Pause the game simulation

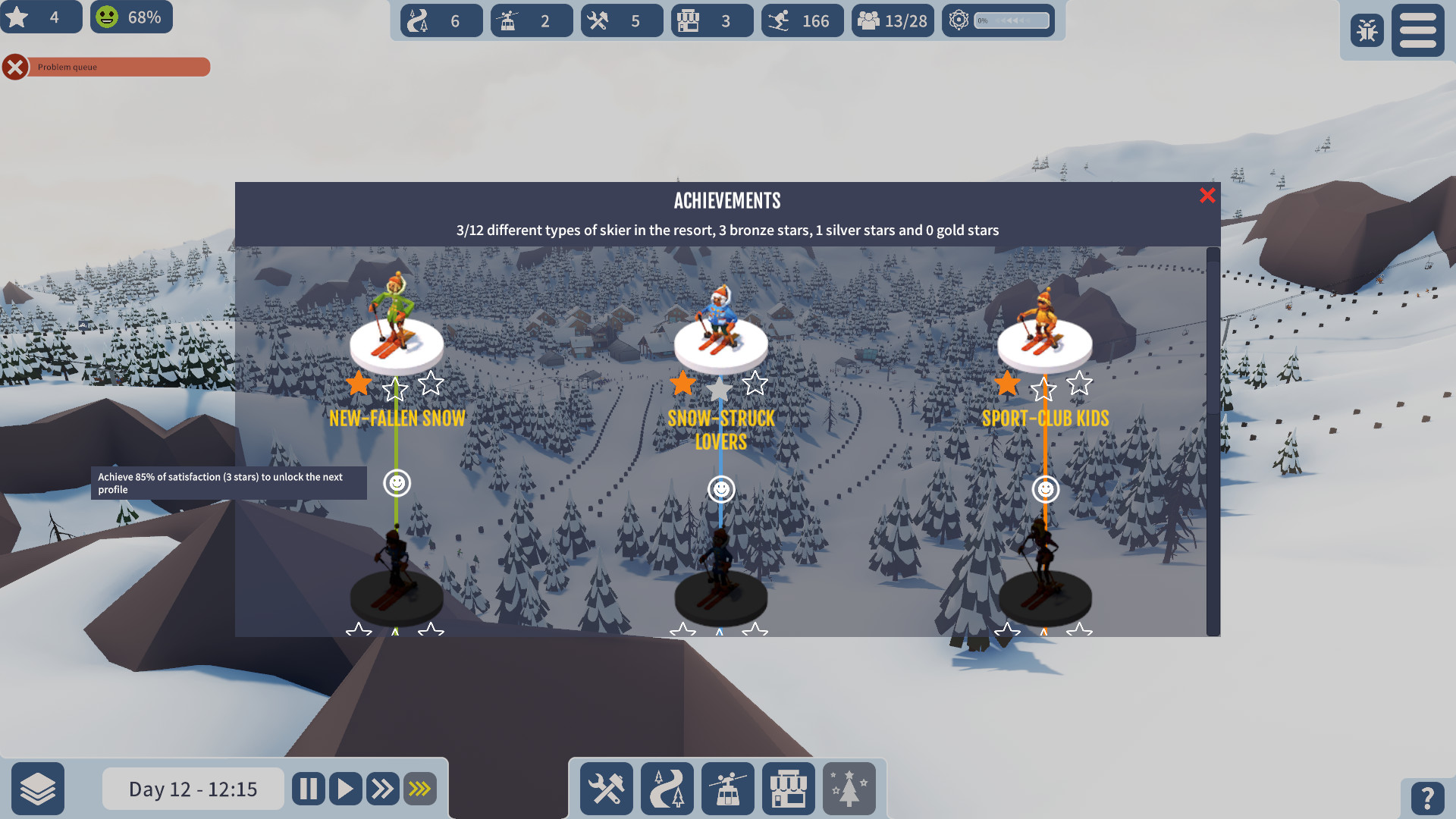(x=308, y=789)
